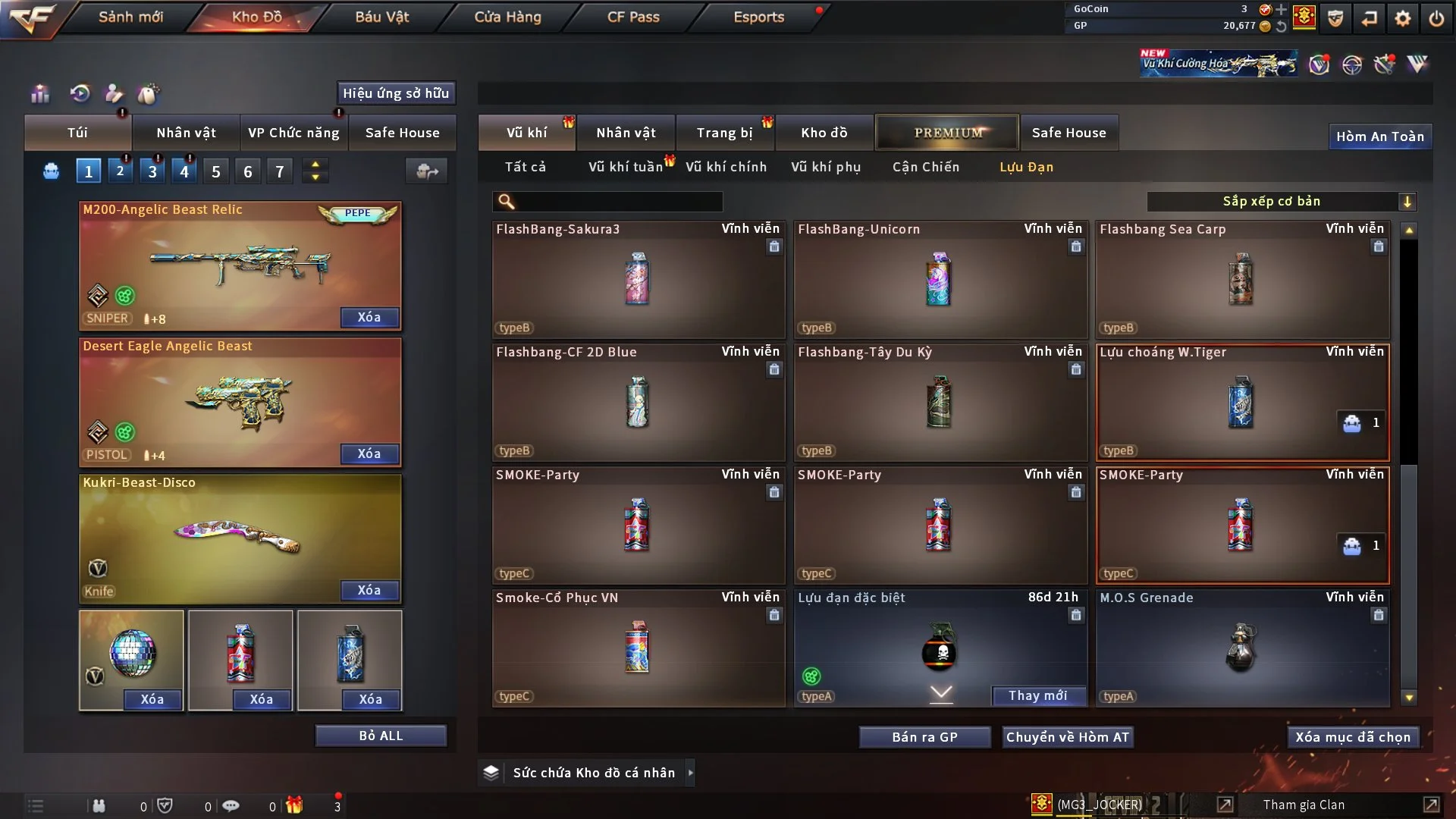Image resolution: width=1456 pixels, height=819 pixels.
Task: Remove the M200-Angelic Beast Relic with Xóa
Action: (369, 317)
